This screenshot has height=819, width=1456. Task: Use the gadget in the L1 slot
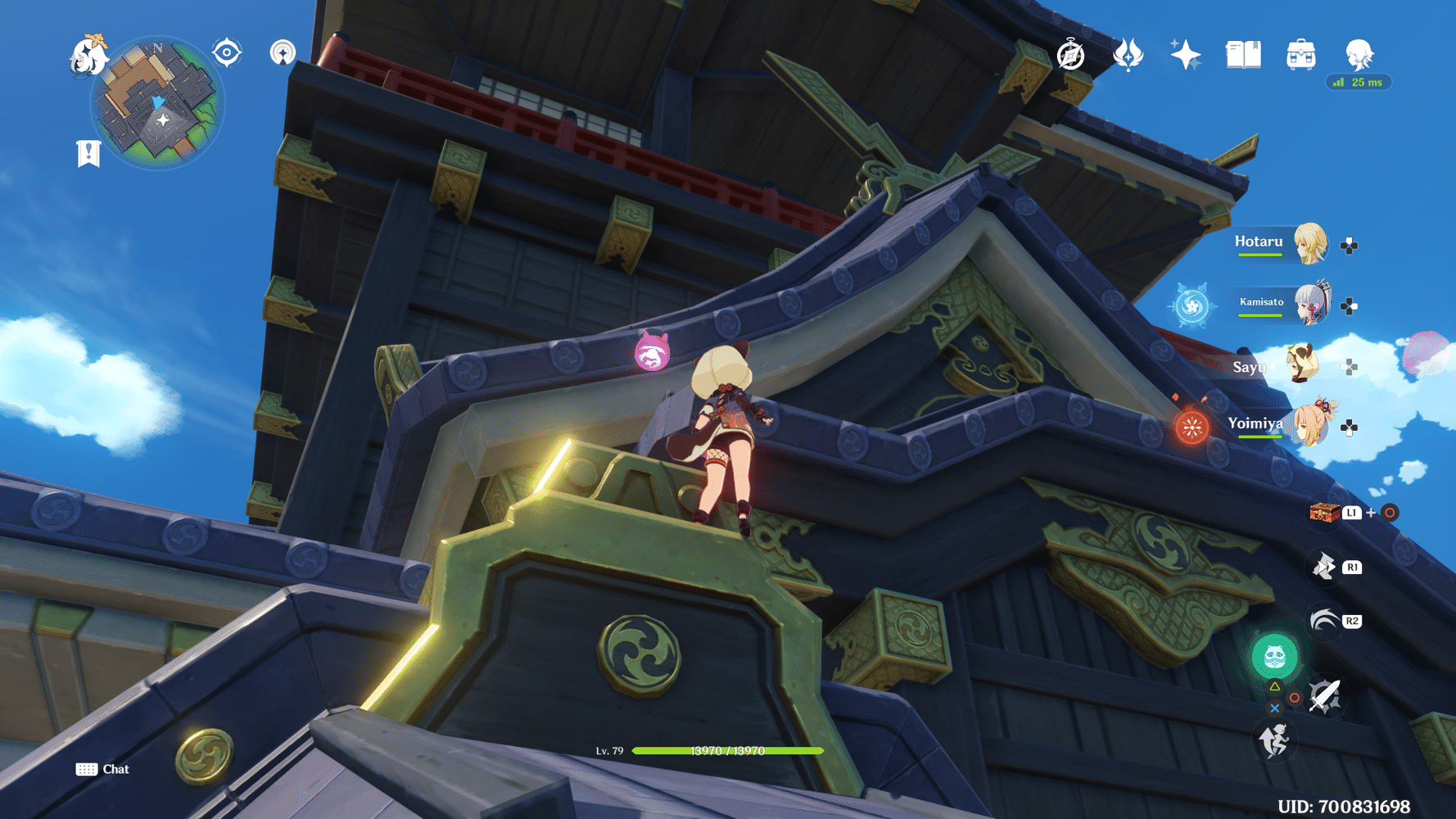(1327, 511)
